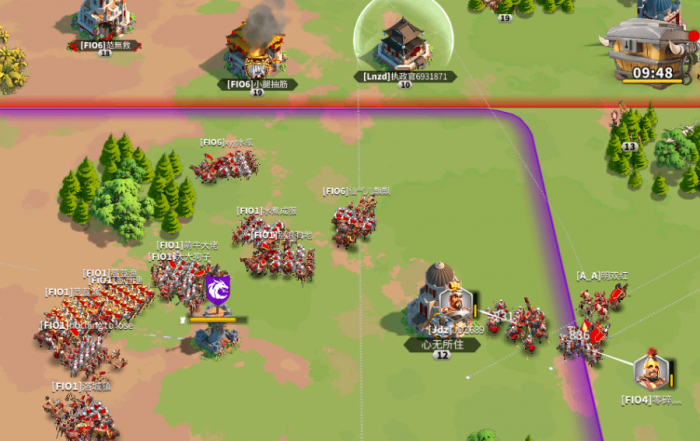
Task: Select the red-plumed helmet commander portrait
Action: pos(651,372)
